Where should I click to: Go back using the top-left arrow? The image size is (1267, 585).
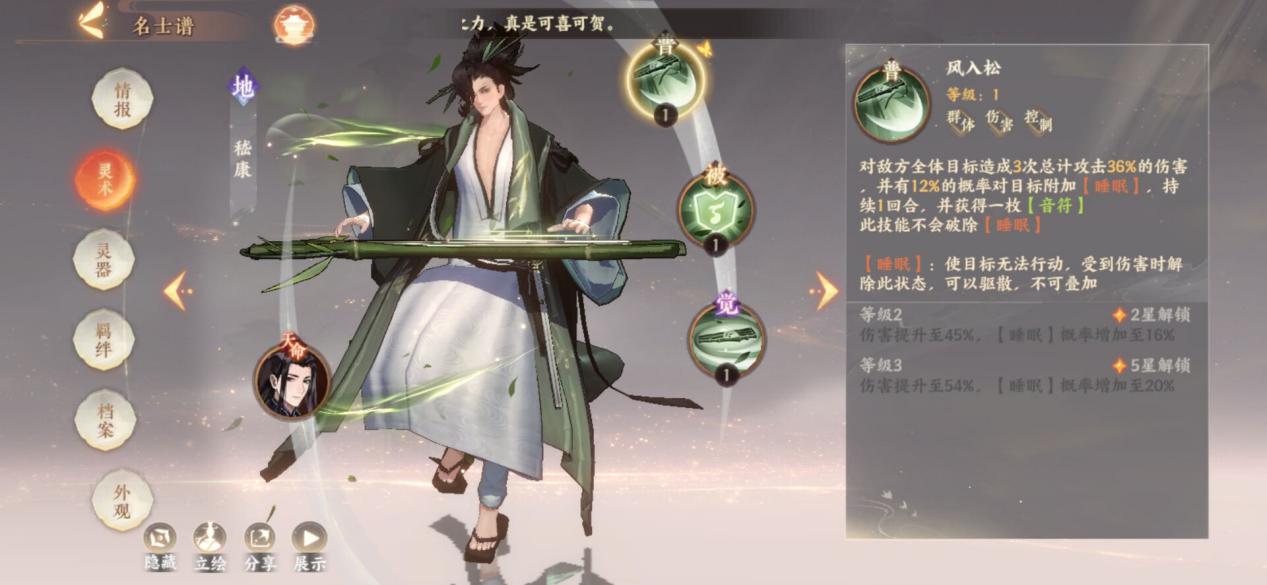(91, 21)
